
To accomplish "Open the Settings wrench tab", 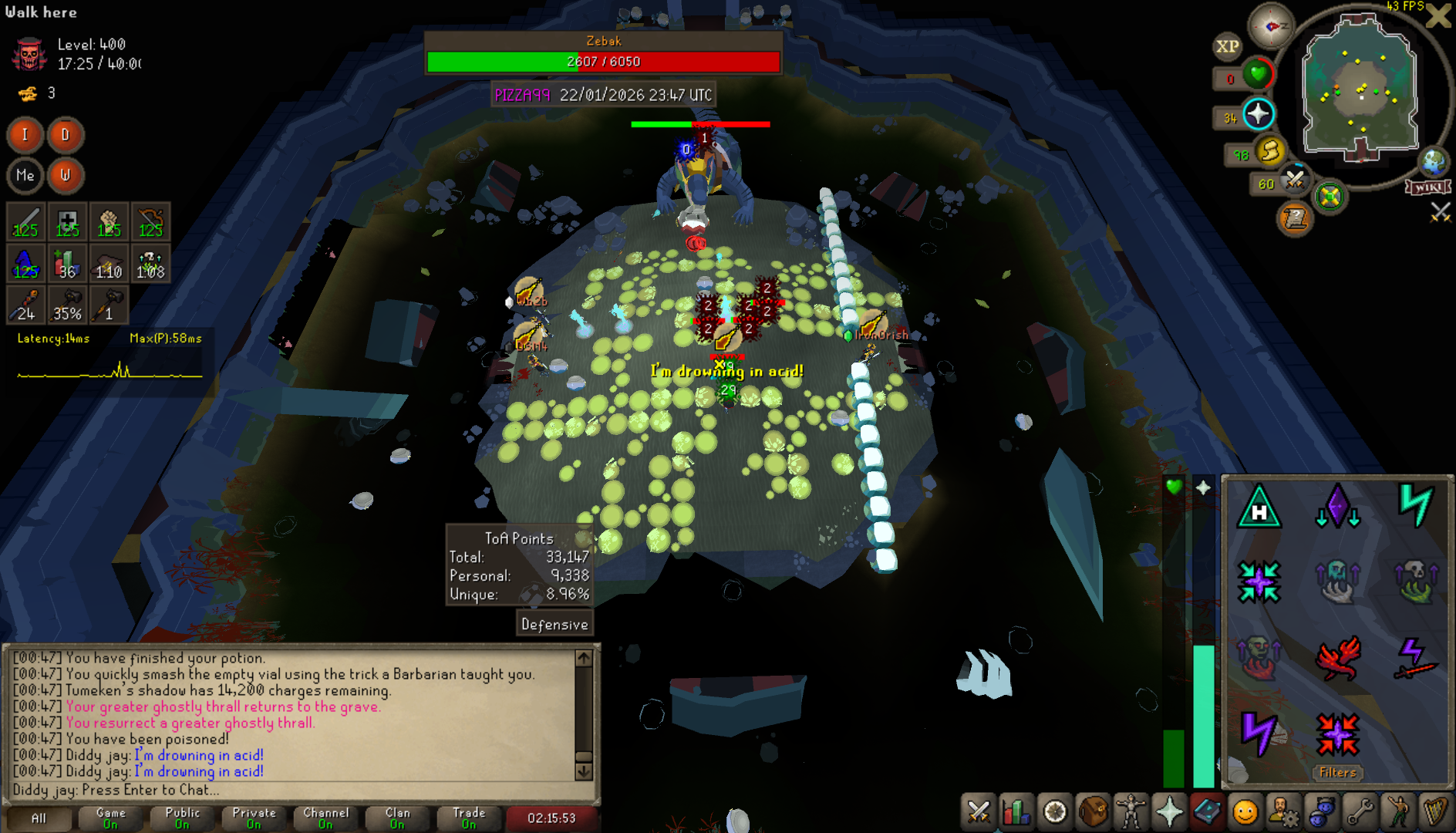I will (x=1360, y=812).
